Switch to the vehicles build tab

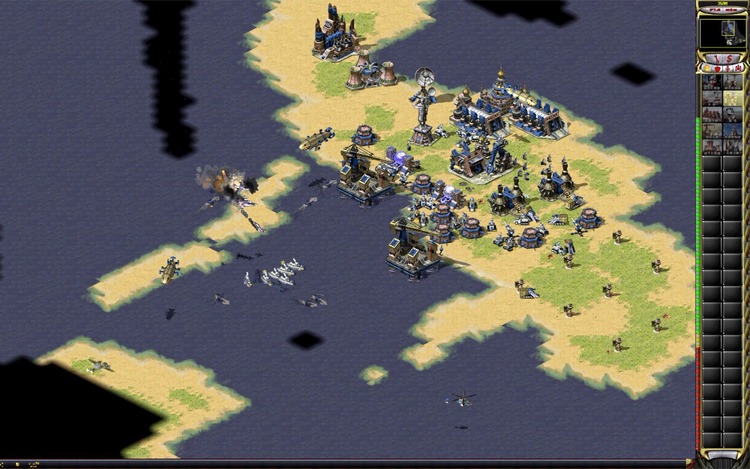coord(738,68)
